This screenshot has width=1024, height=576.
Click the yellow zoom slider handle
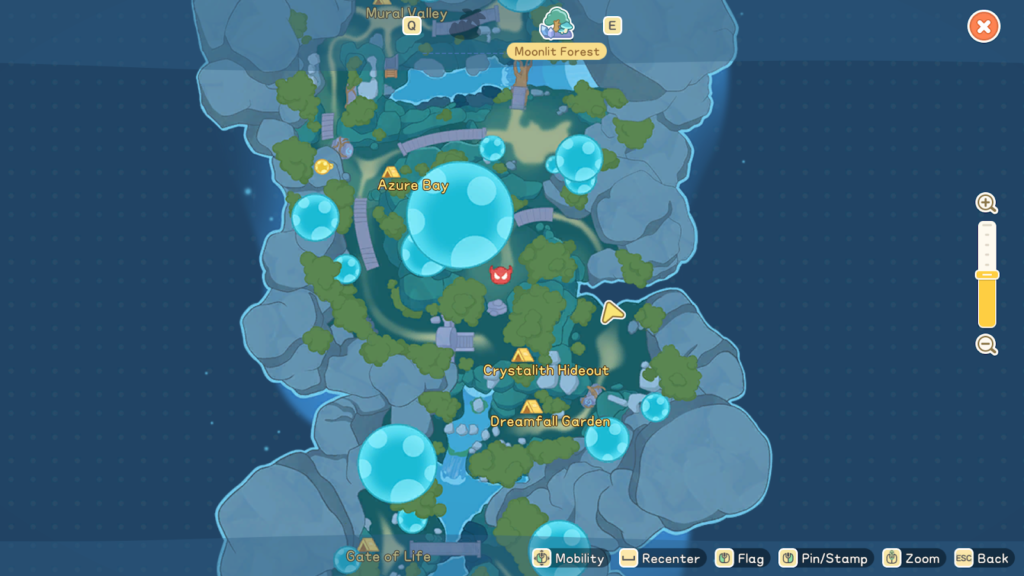(987, 275)
